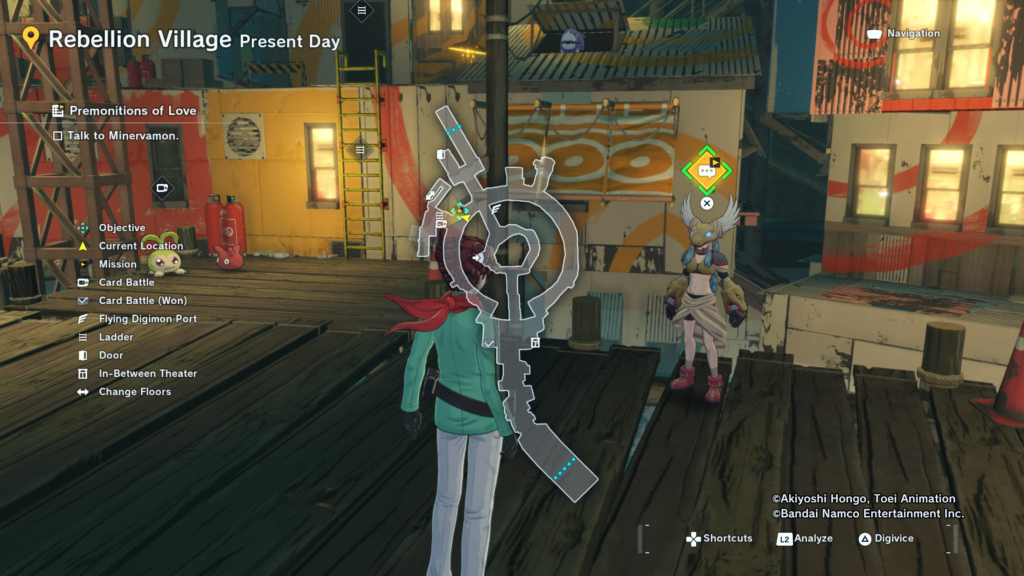Select the Objective legend entry
Viewport: 1024px width, 576px height.
(x=121, y=228)
